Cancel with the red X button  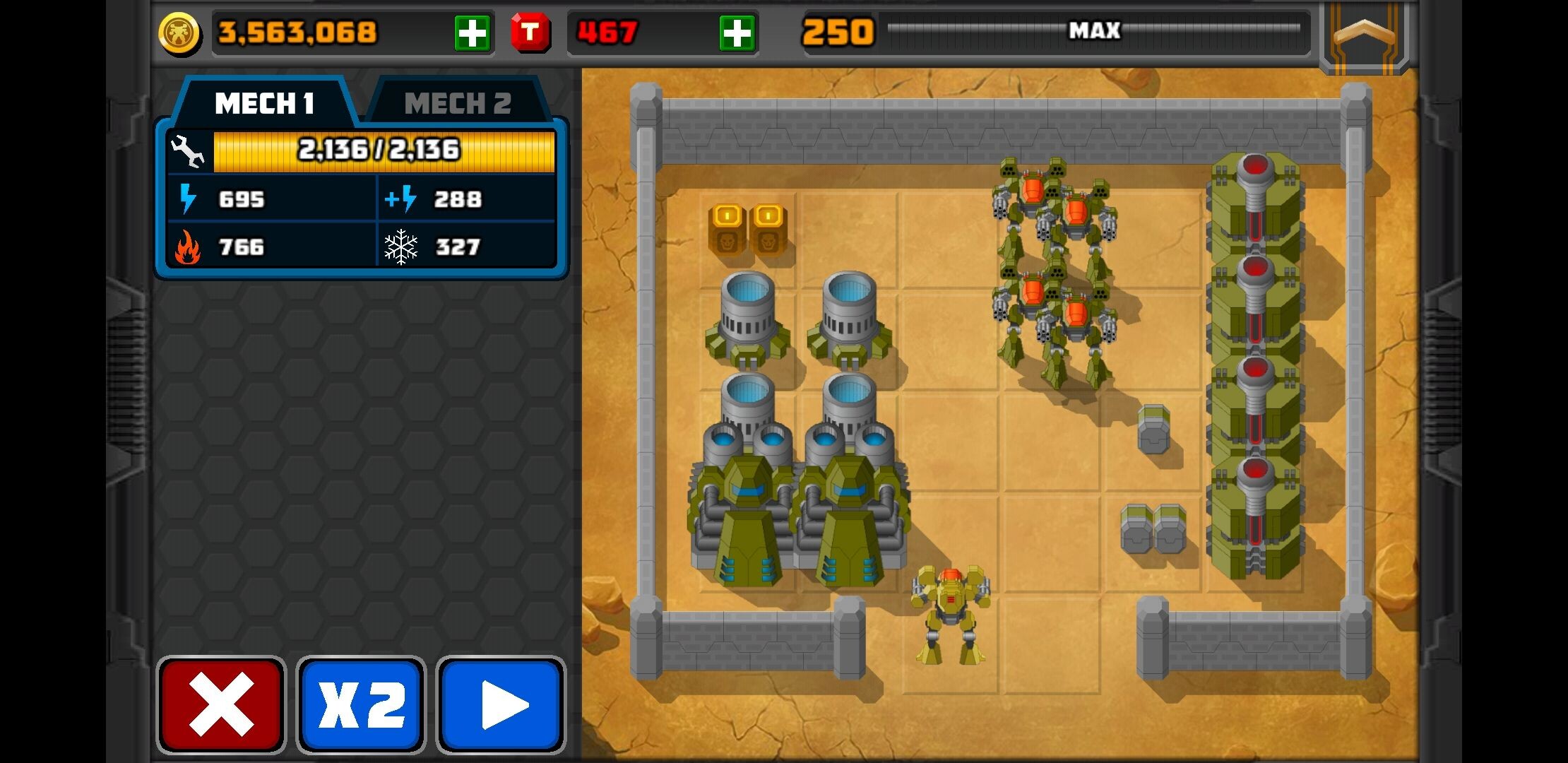(221, 704)
